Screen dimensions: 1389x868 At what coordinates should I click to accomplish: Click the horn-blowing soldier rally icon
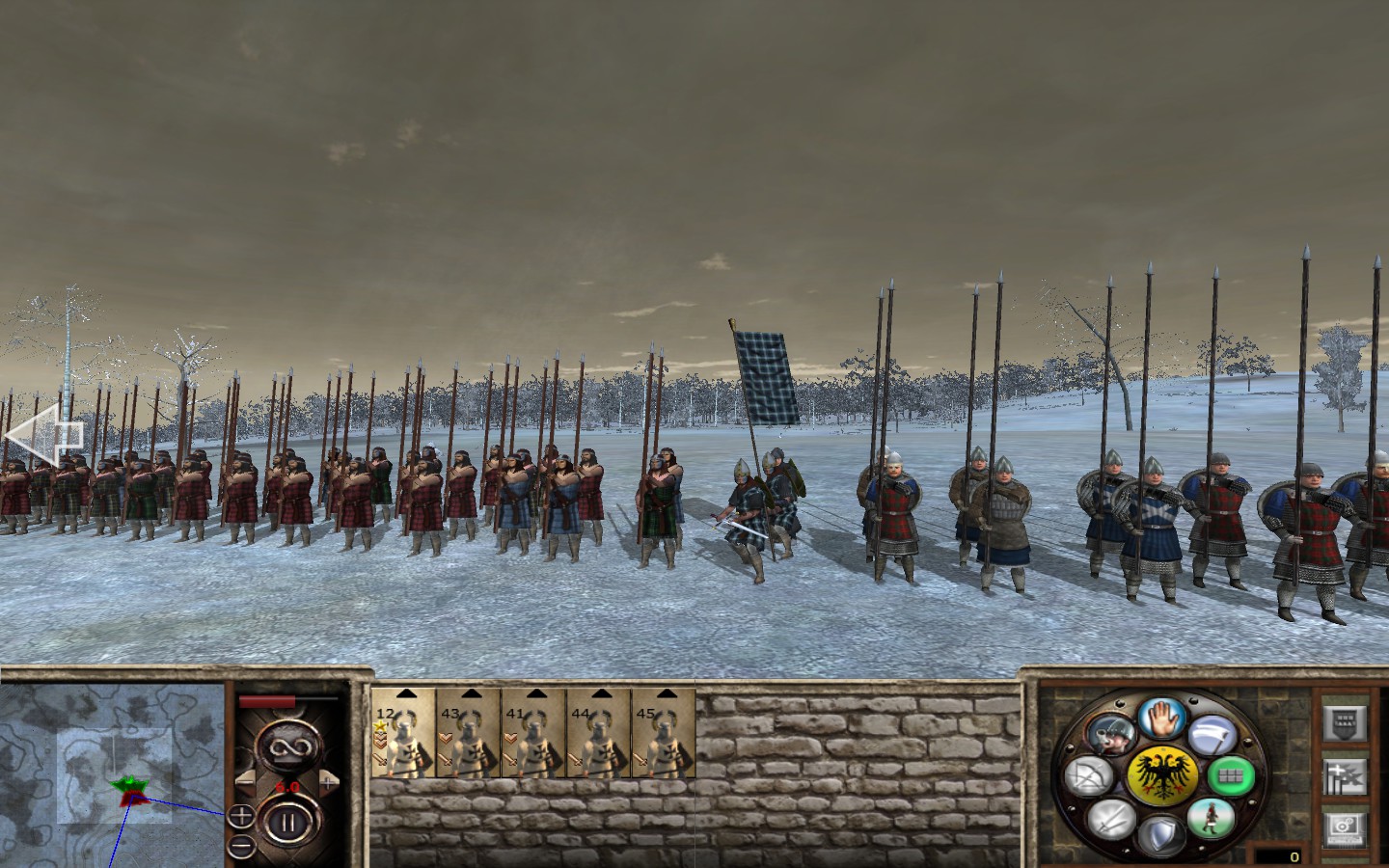tap(1109, 735)
